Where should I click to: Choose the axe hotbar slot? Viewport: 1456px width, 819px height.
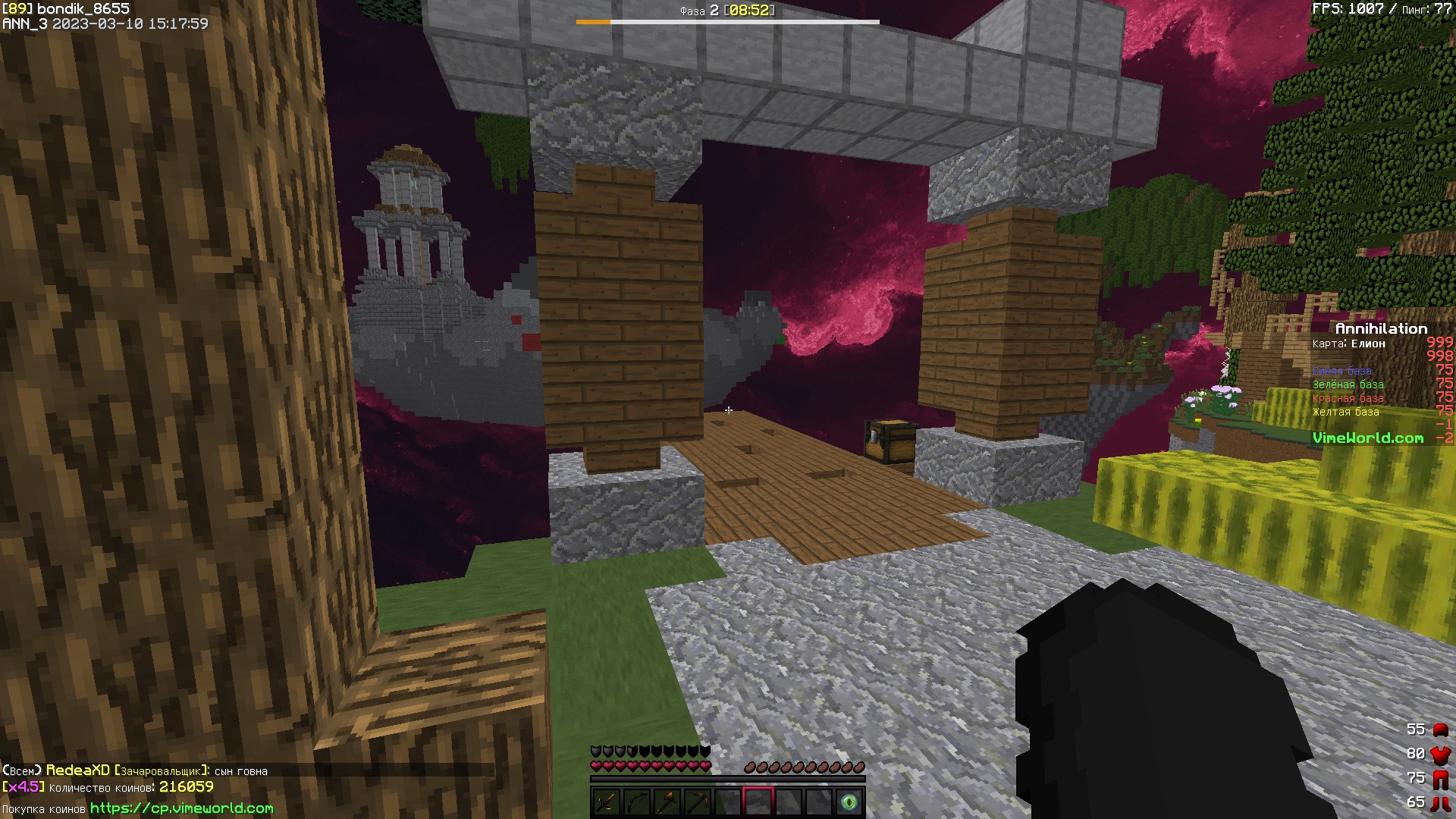(x=667, y=802)
